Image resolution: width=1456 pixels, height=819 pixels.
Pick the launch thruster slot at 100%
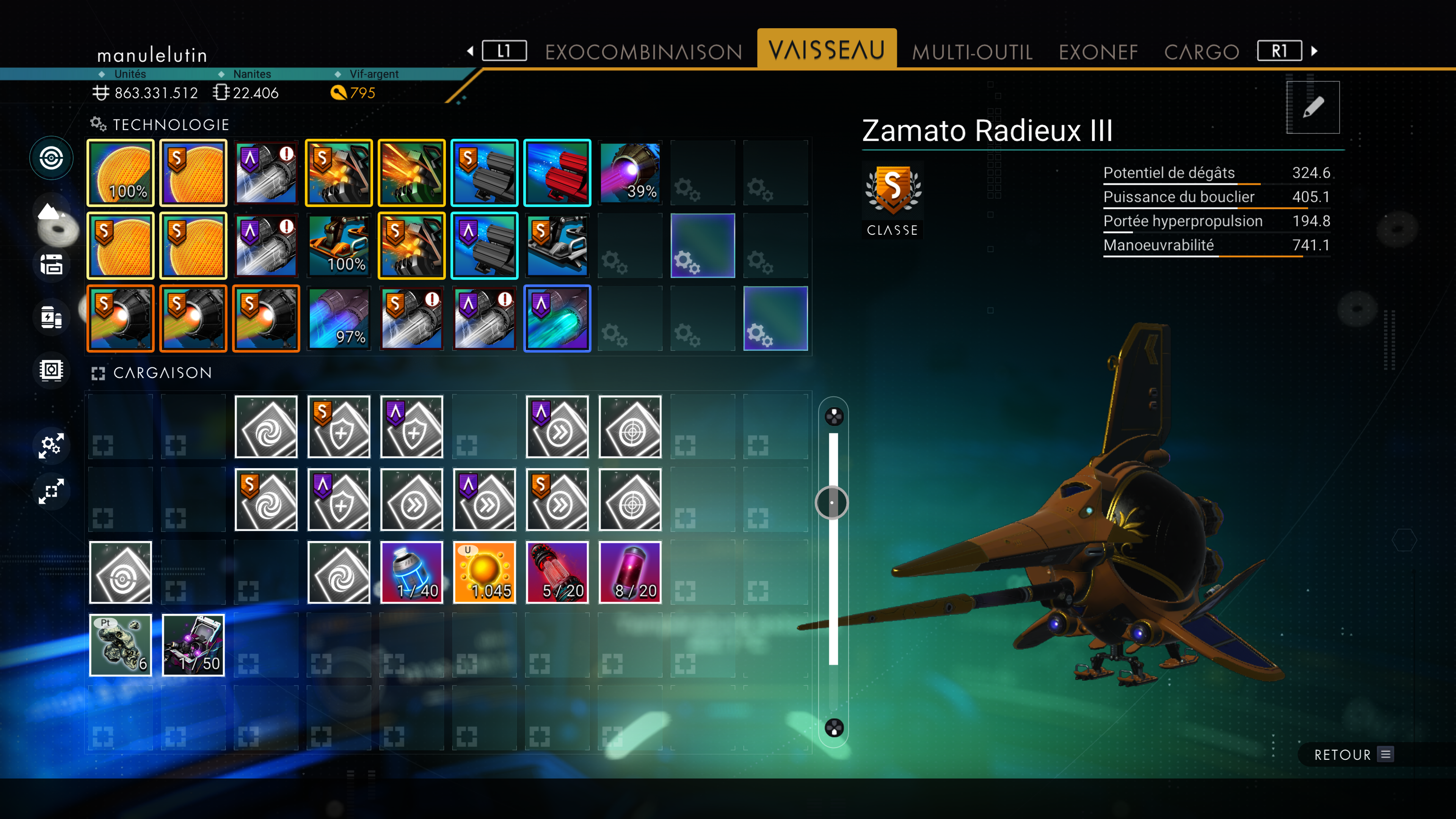339,245
